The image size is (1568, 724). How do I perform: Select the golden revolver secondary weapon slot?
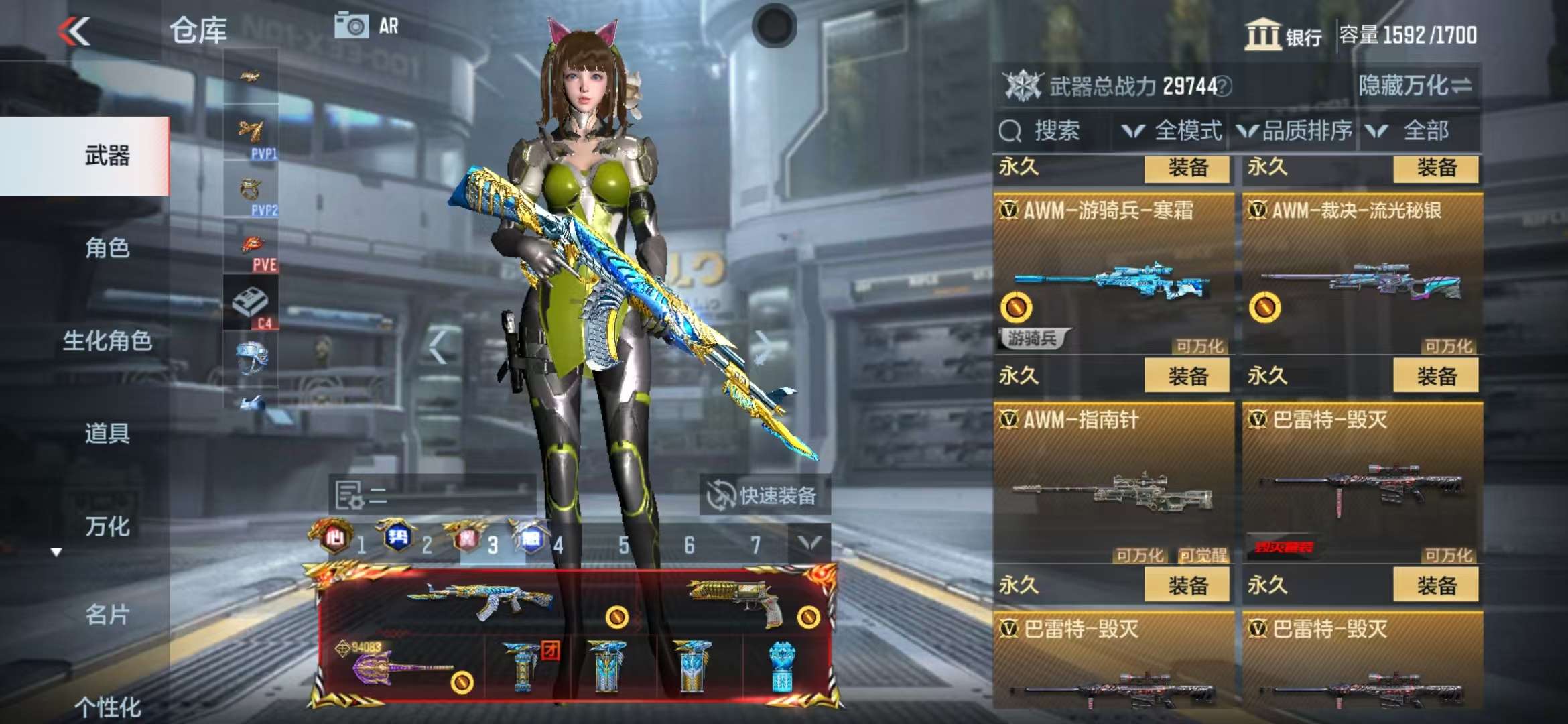tap(737, 600)
